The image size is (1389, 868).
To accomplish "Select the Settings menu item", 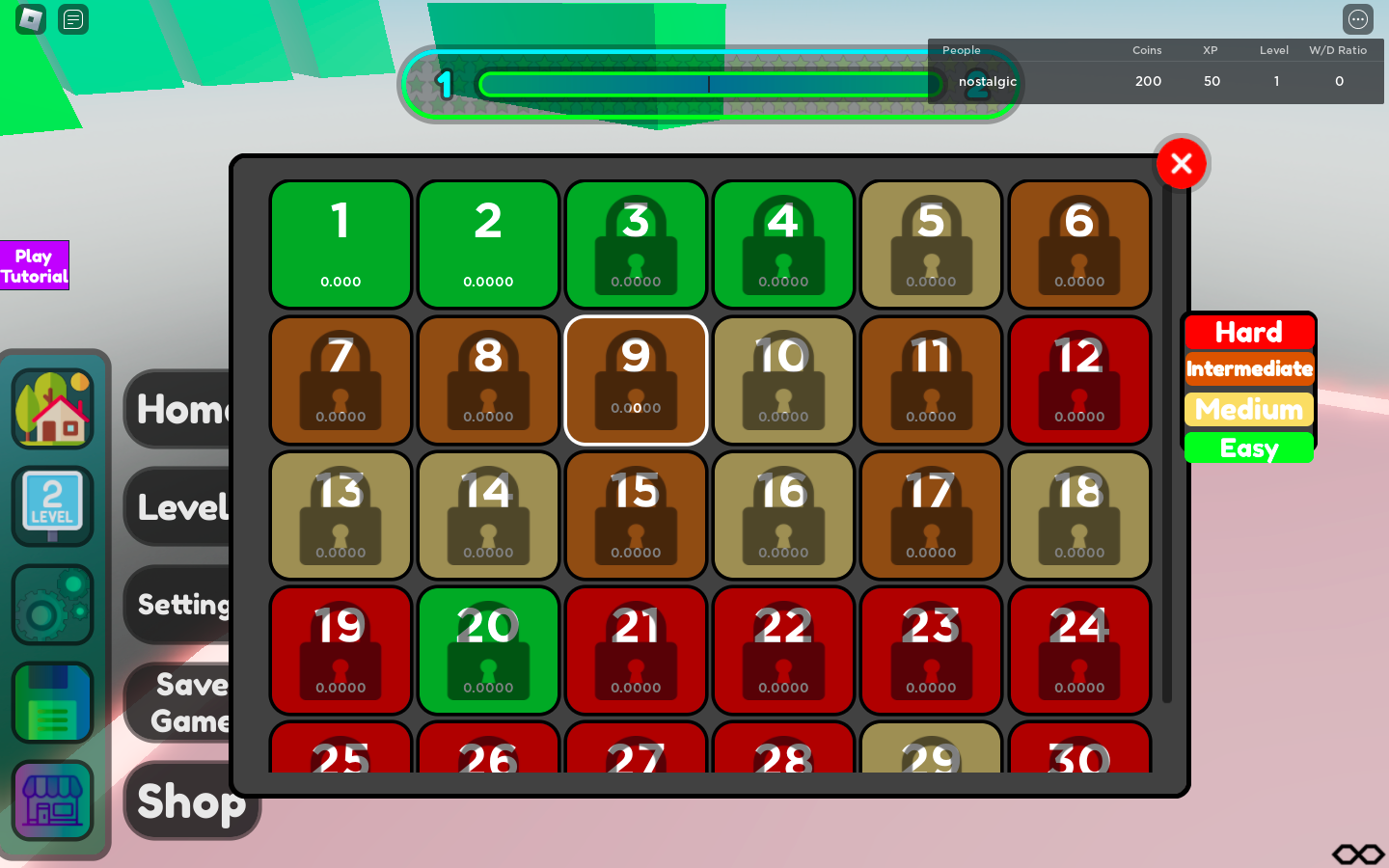I will [185, 605].
